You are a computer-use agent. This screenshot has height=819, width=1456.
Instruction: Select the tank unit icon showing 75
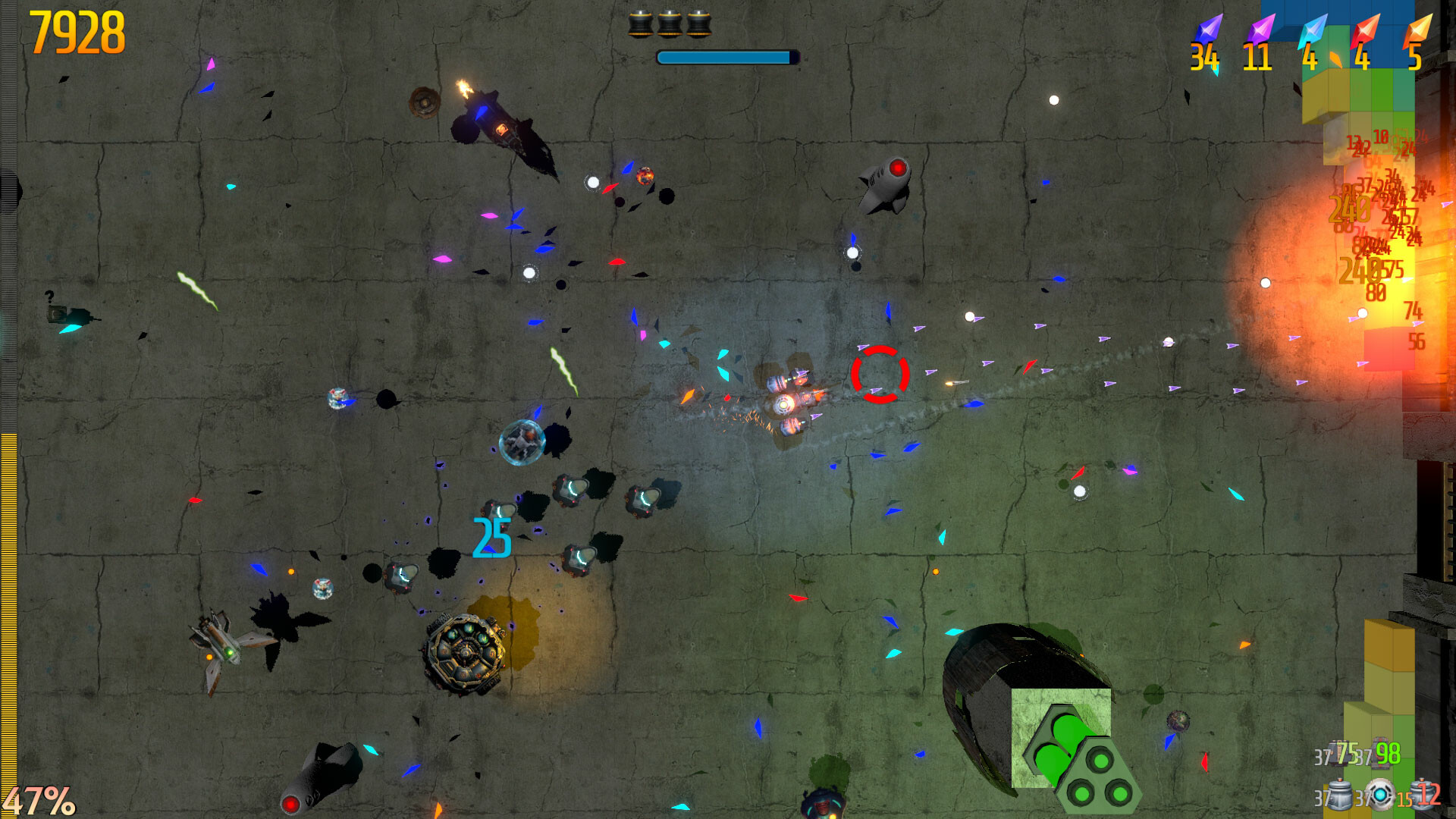1338,752
